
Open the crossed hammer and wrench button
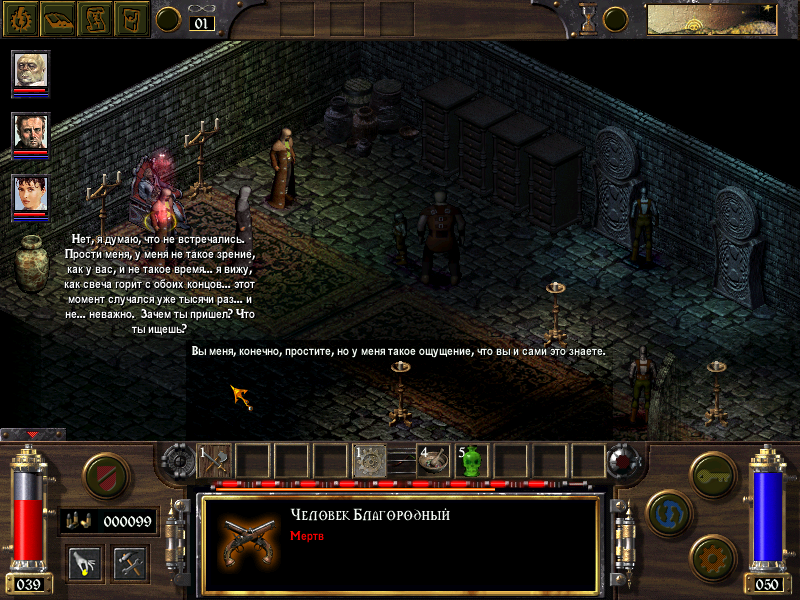130,561
